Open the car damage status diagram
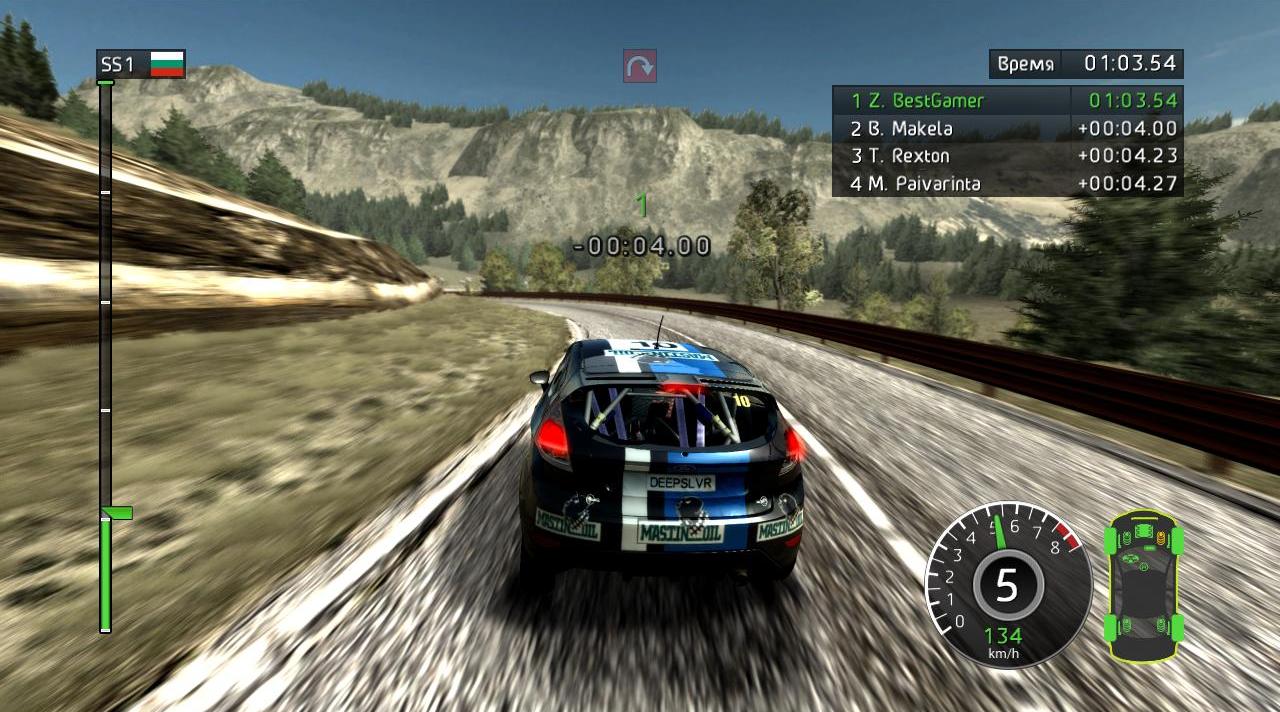 coord(1144,586)
